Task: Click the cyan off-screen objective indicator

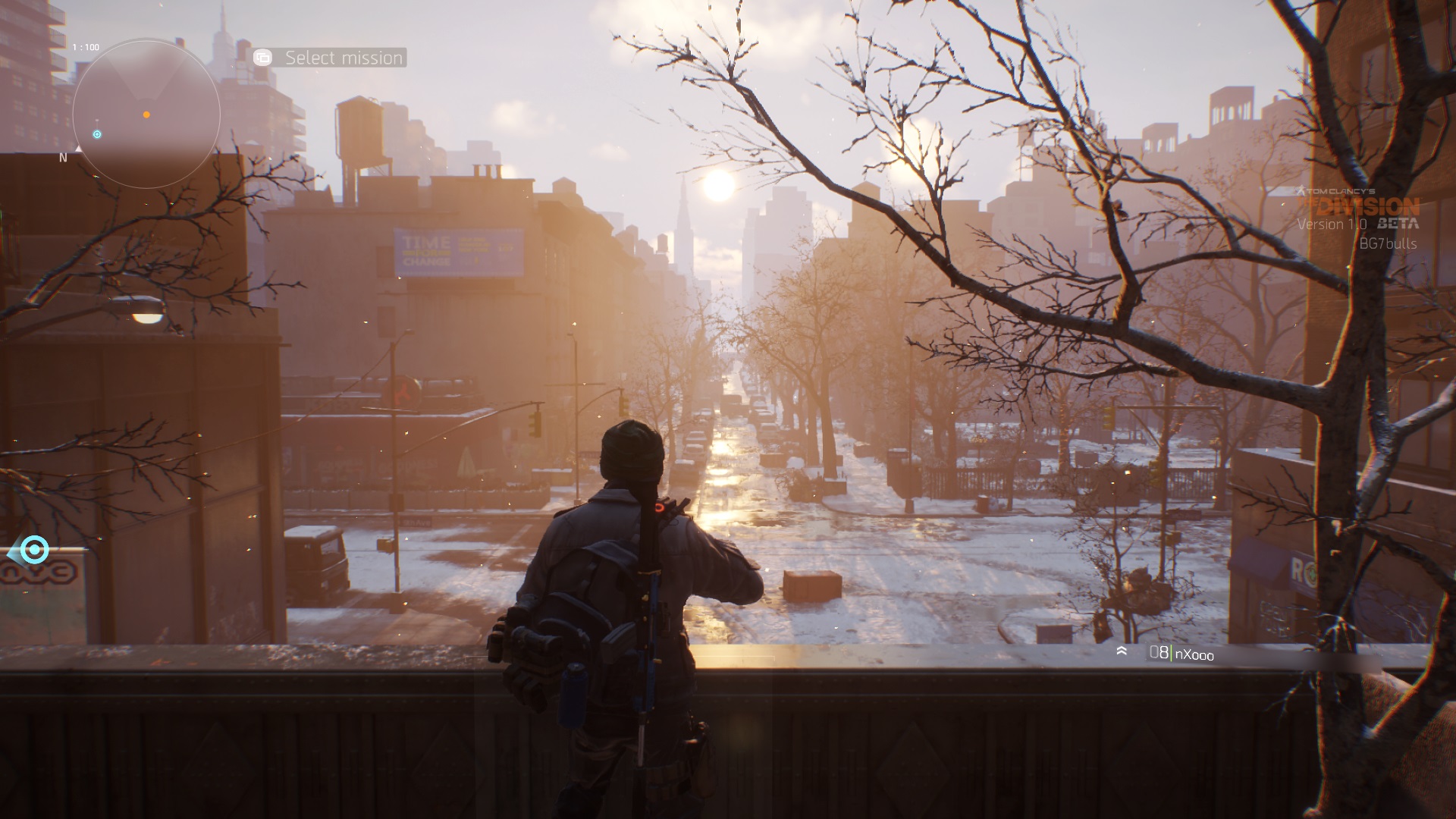Action: pyautogui.click(x=33, y=550)
